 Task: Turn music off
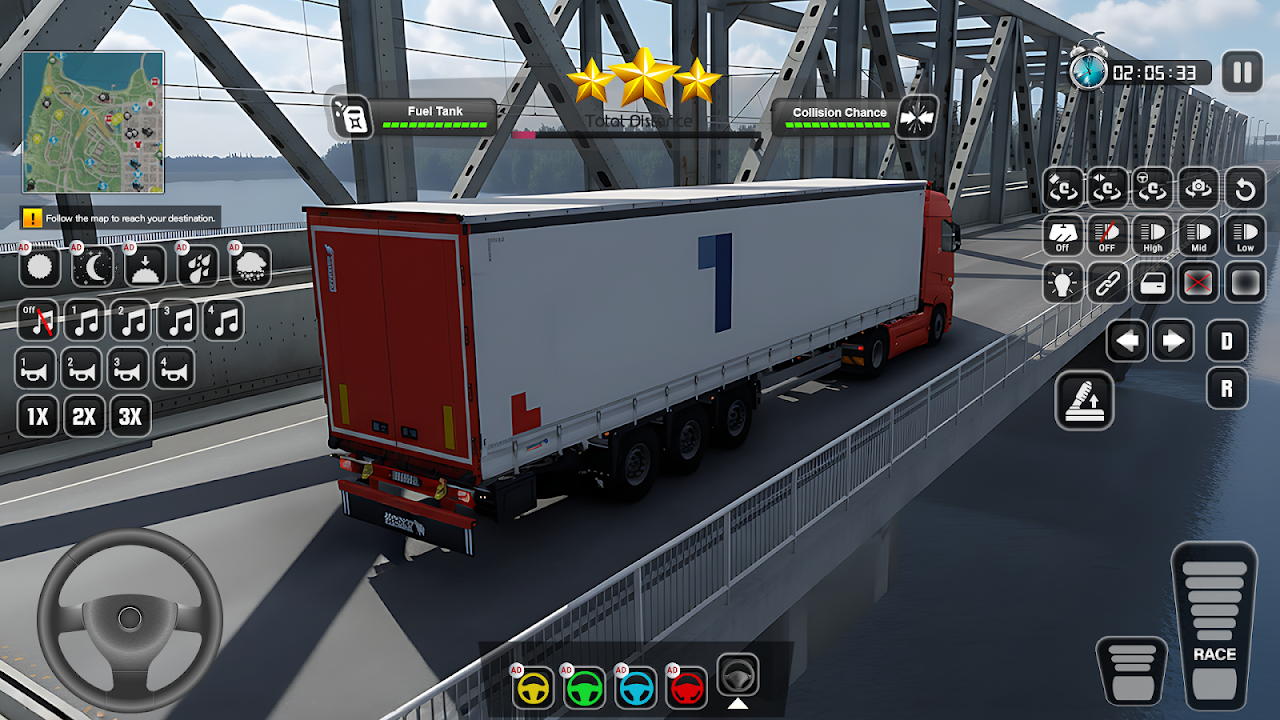click(38, 321)
